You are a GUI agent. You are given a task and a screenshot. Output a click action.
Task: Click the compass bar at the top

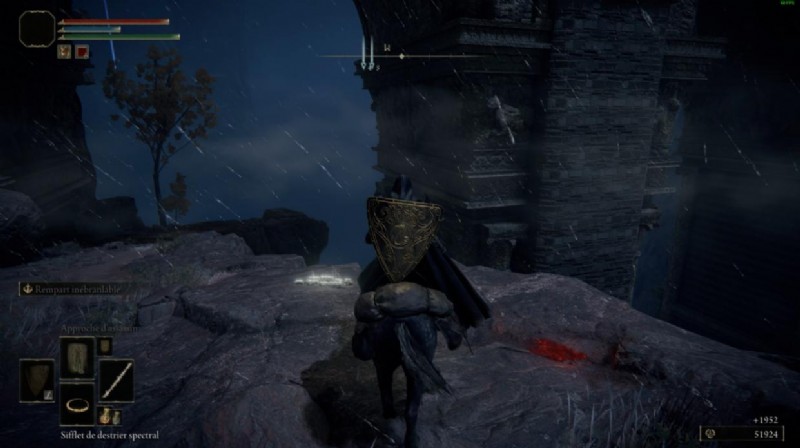click(x=400, y=56)
